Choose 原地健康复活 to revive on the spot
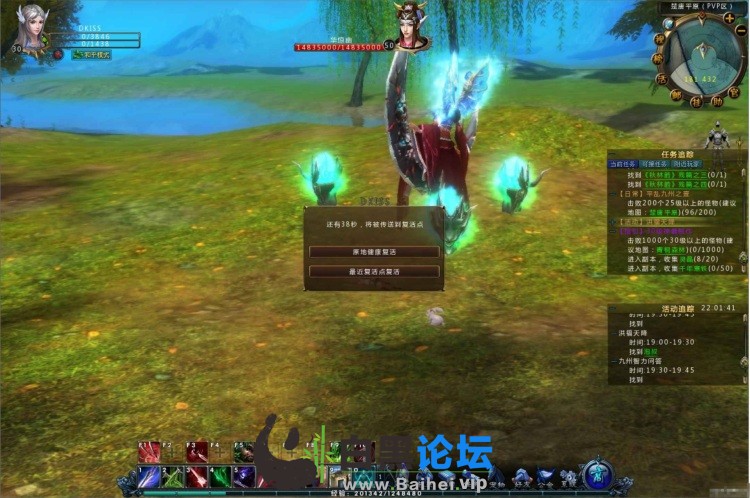 374,252
